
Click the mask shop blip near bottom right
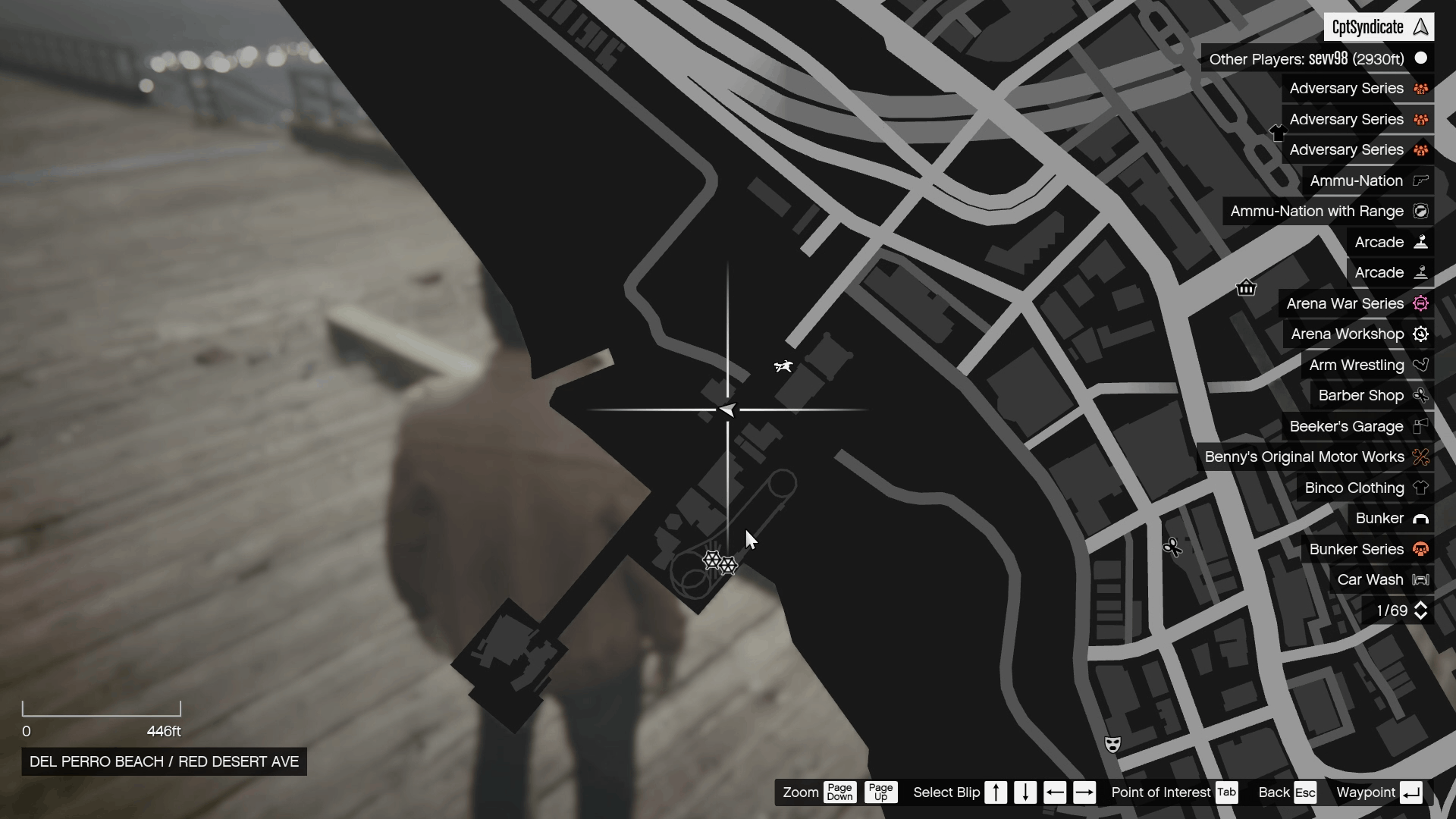tap(1112, 745)
